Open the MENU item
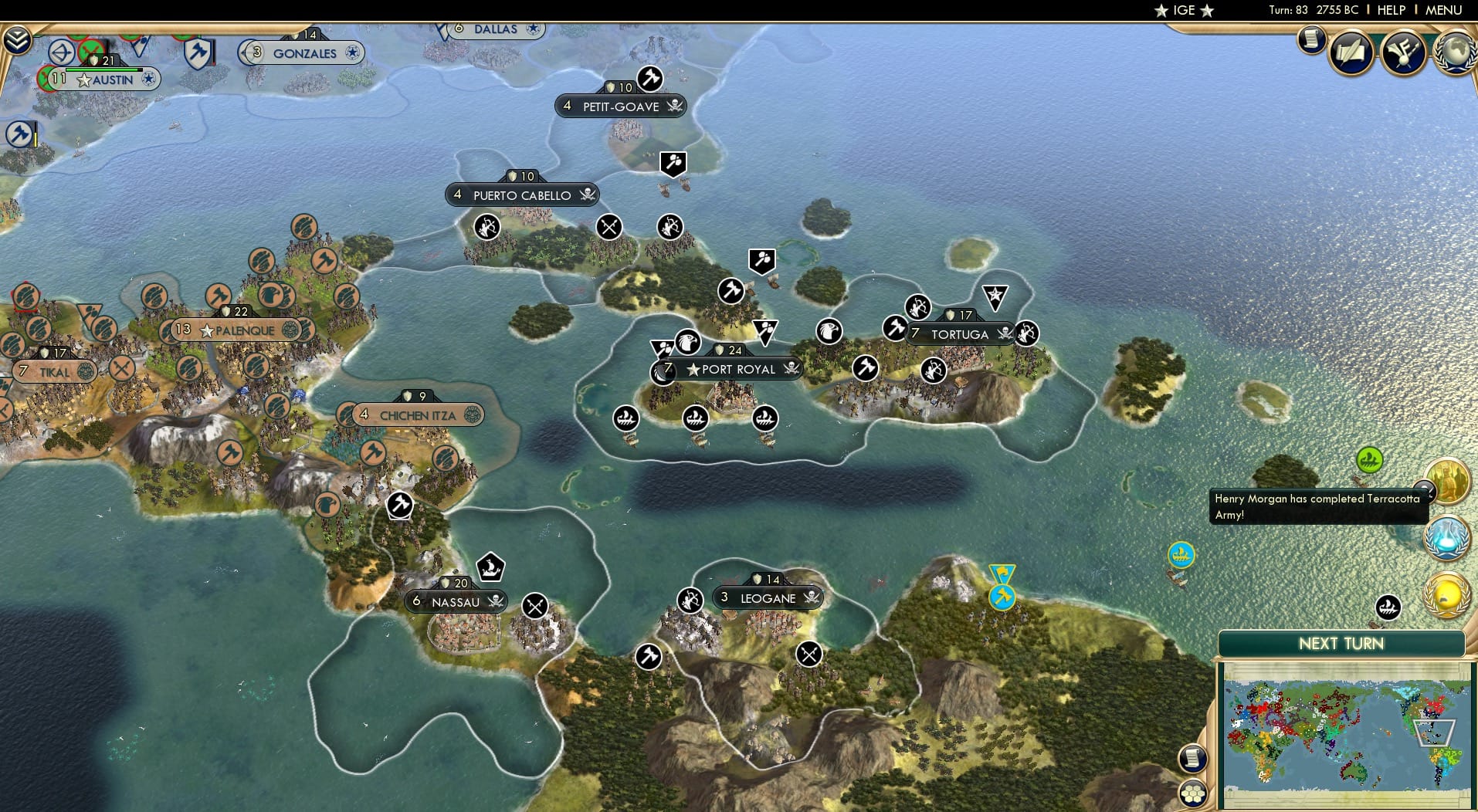1478x812 pixels. tap(1445, 10)
